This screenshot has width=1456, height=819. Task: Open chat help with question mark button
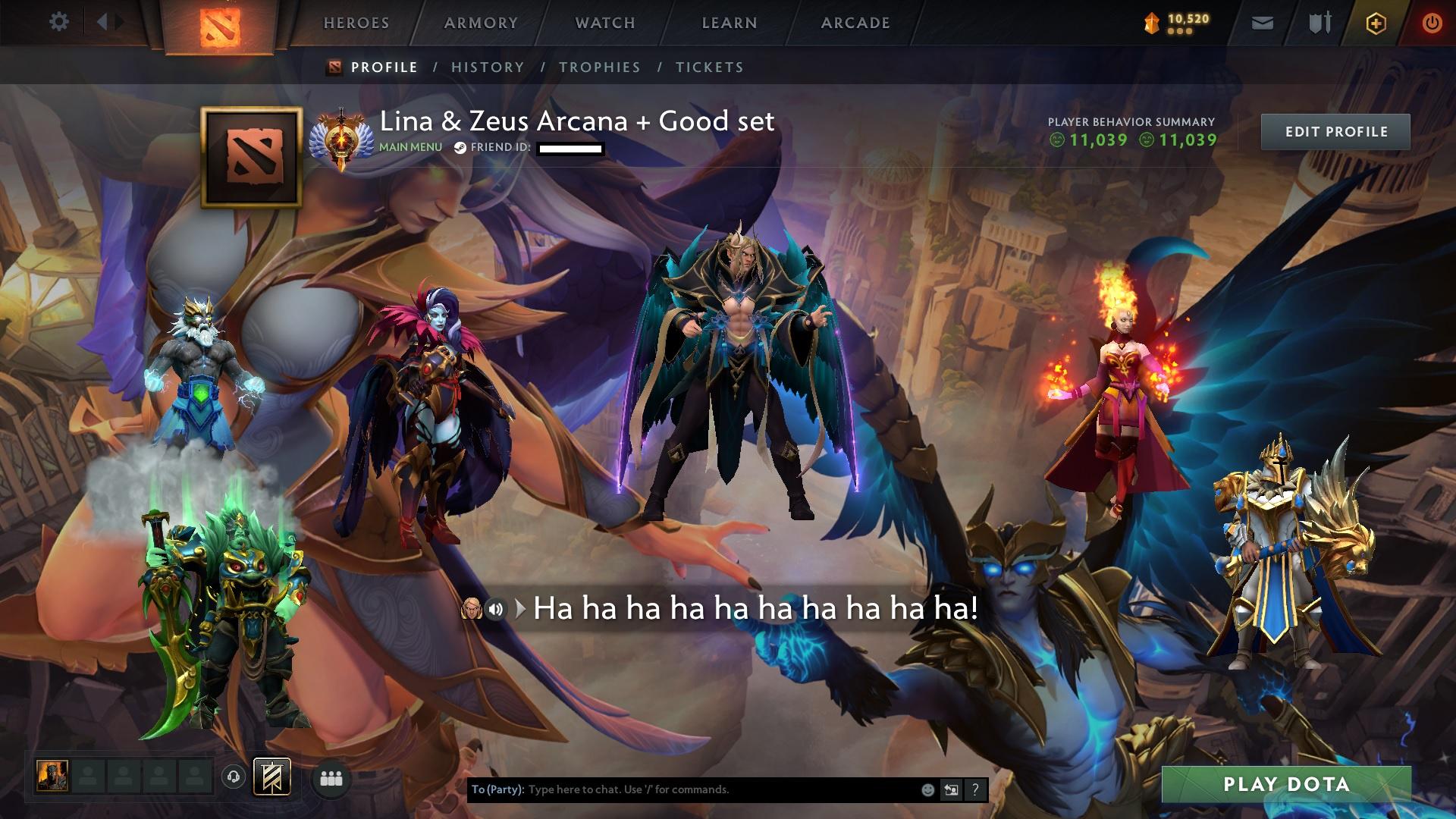click(x=974, y=789)
